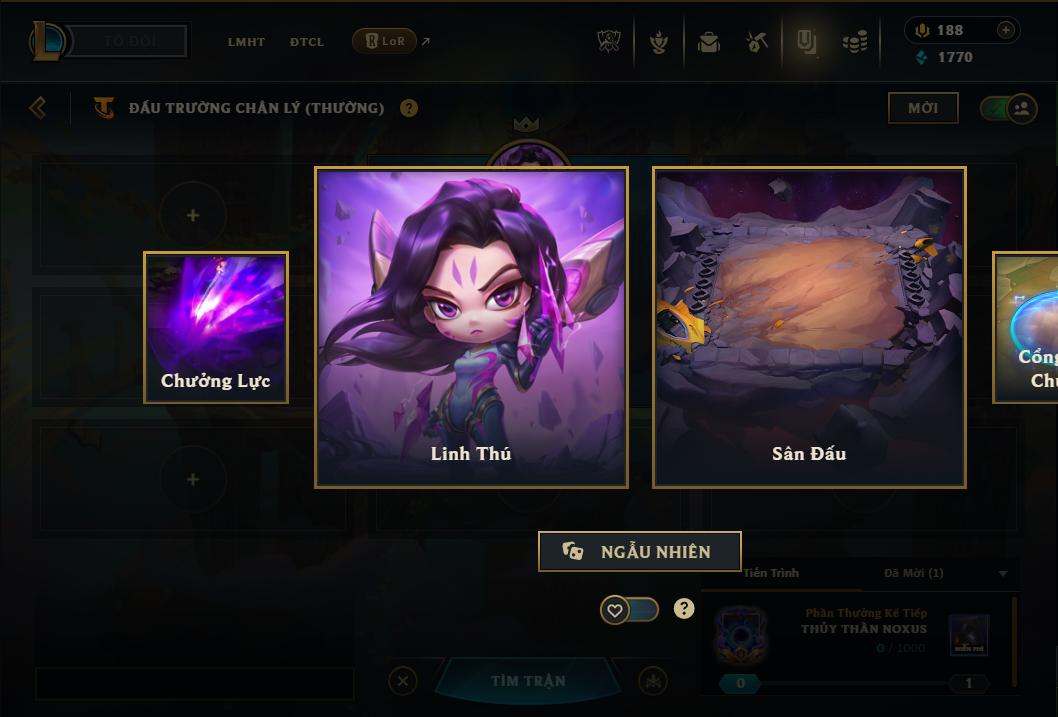Open help beside the favorites toggle
Viewport: 1058px width, 717px height.
pyautogui.click(x=684, y=608)
